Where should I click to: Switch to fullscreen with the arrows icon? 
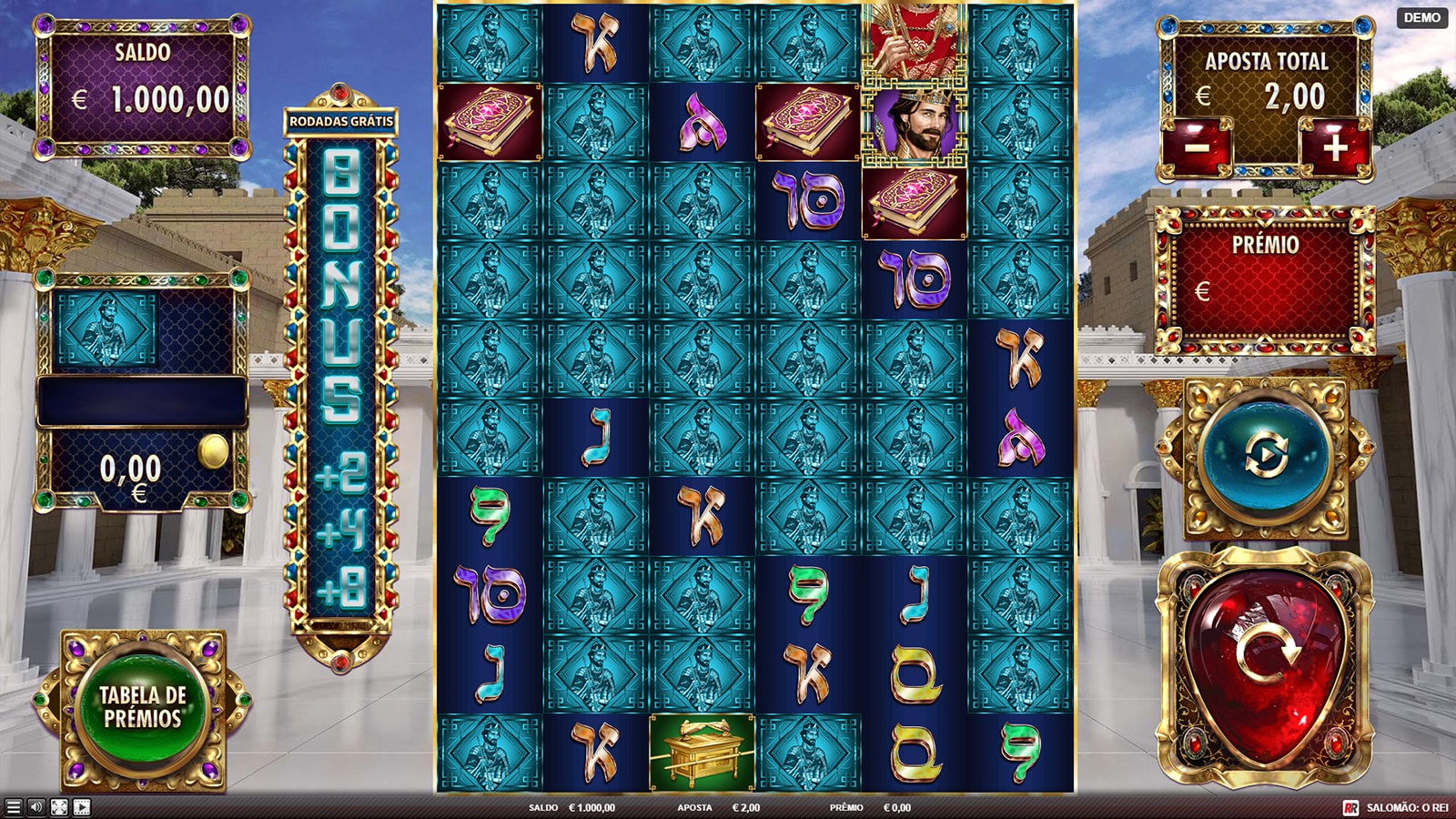[x=59, y=807]
